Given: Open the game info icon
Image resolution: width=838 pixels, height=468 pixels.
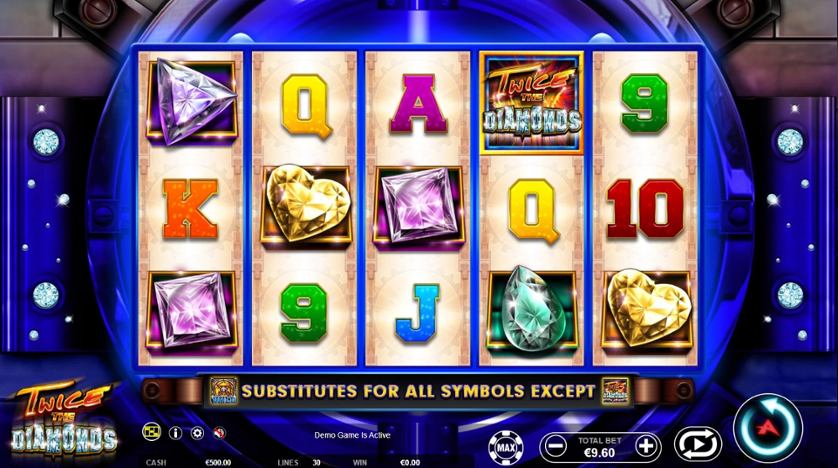Looking at the screenshot, I should pos(176,433).
